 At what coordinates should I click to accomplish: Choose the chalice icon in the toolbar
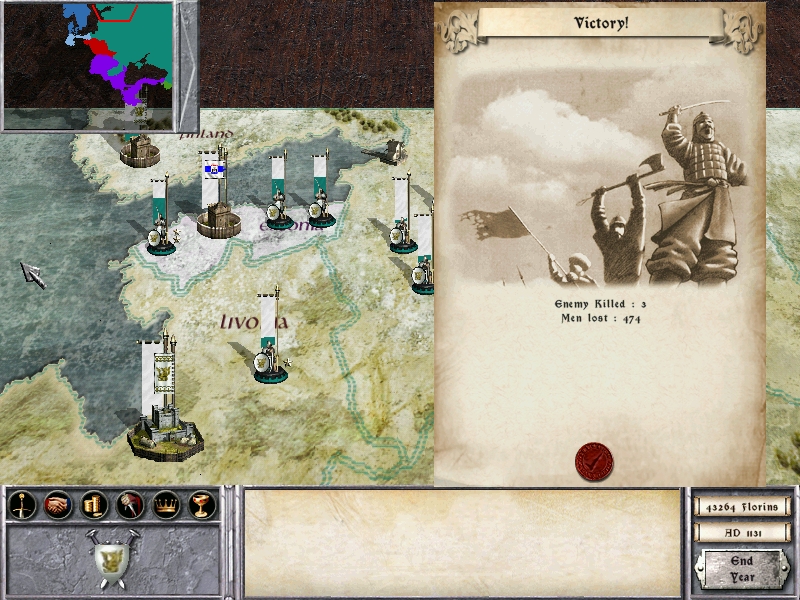pyautogui.click(x=198, y=506)
